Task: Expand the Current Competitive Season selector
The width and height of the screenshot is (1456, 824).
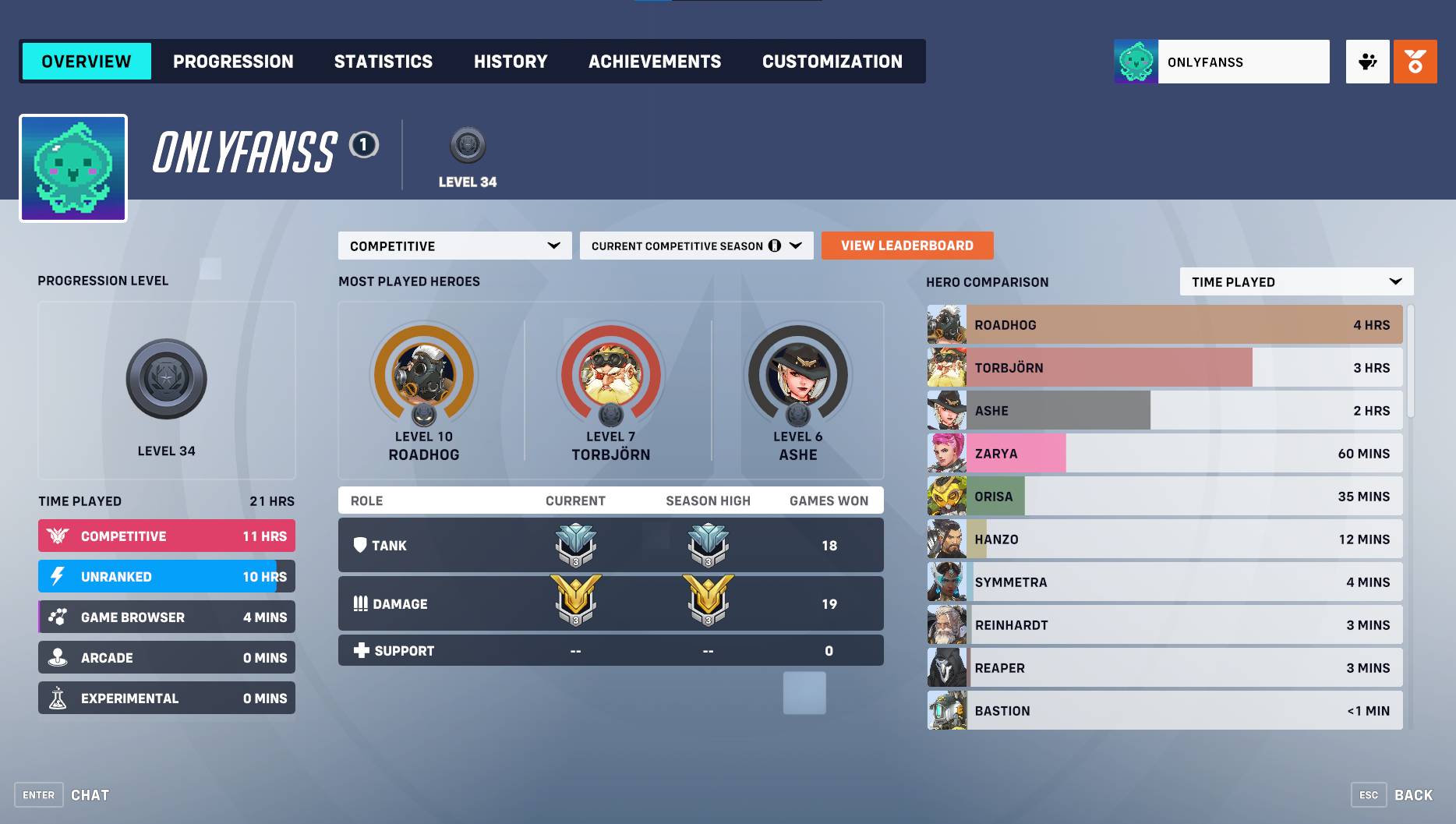Action: [x=696, y=246]
